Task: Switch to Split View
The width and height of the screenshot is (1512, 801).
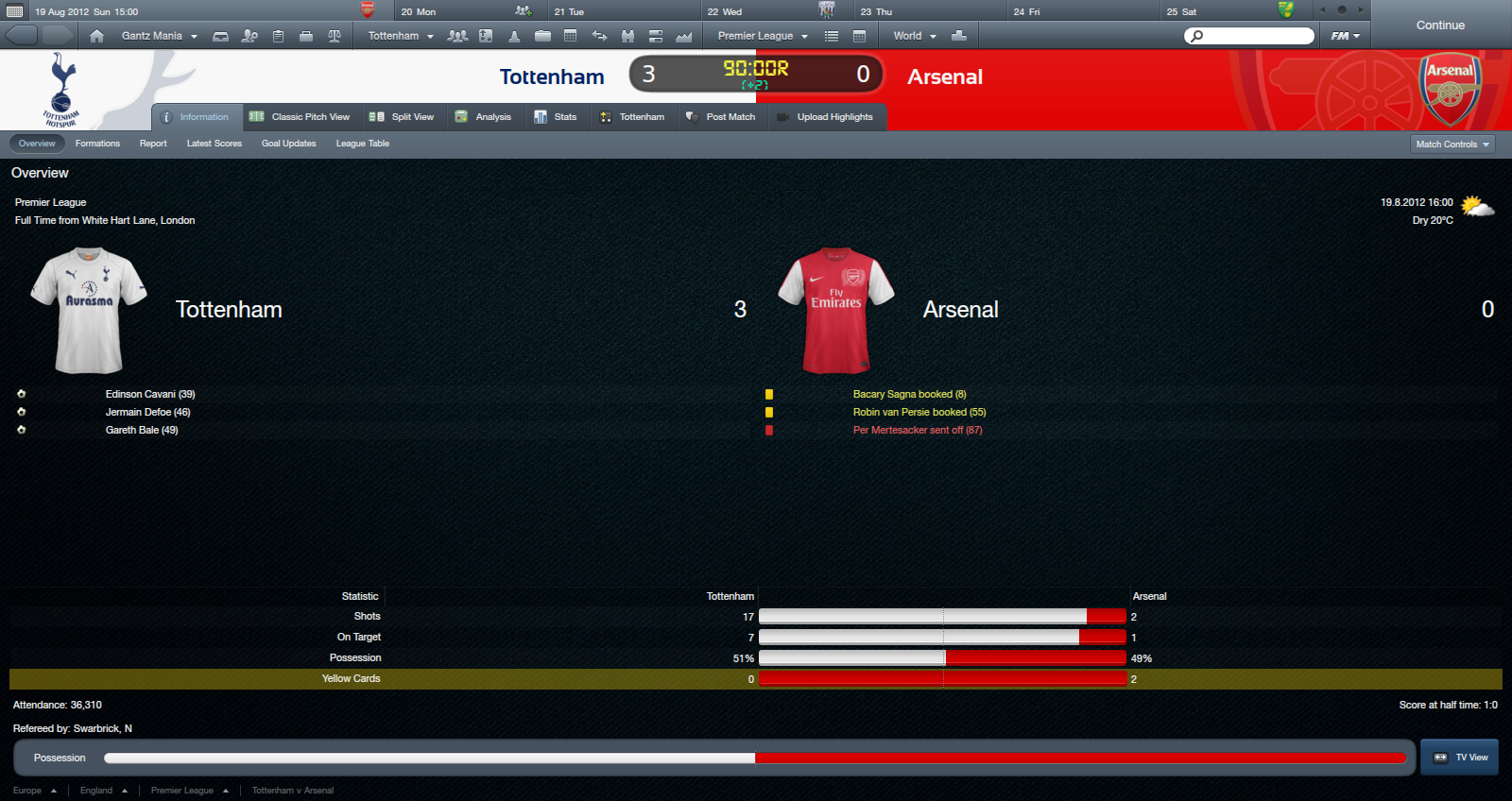Action: pos(403,117)
